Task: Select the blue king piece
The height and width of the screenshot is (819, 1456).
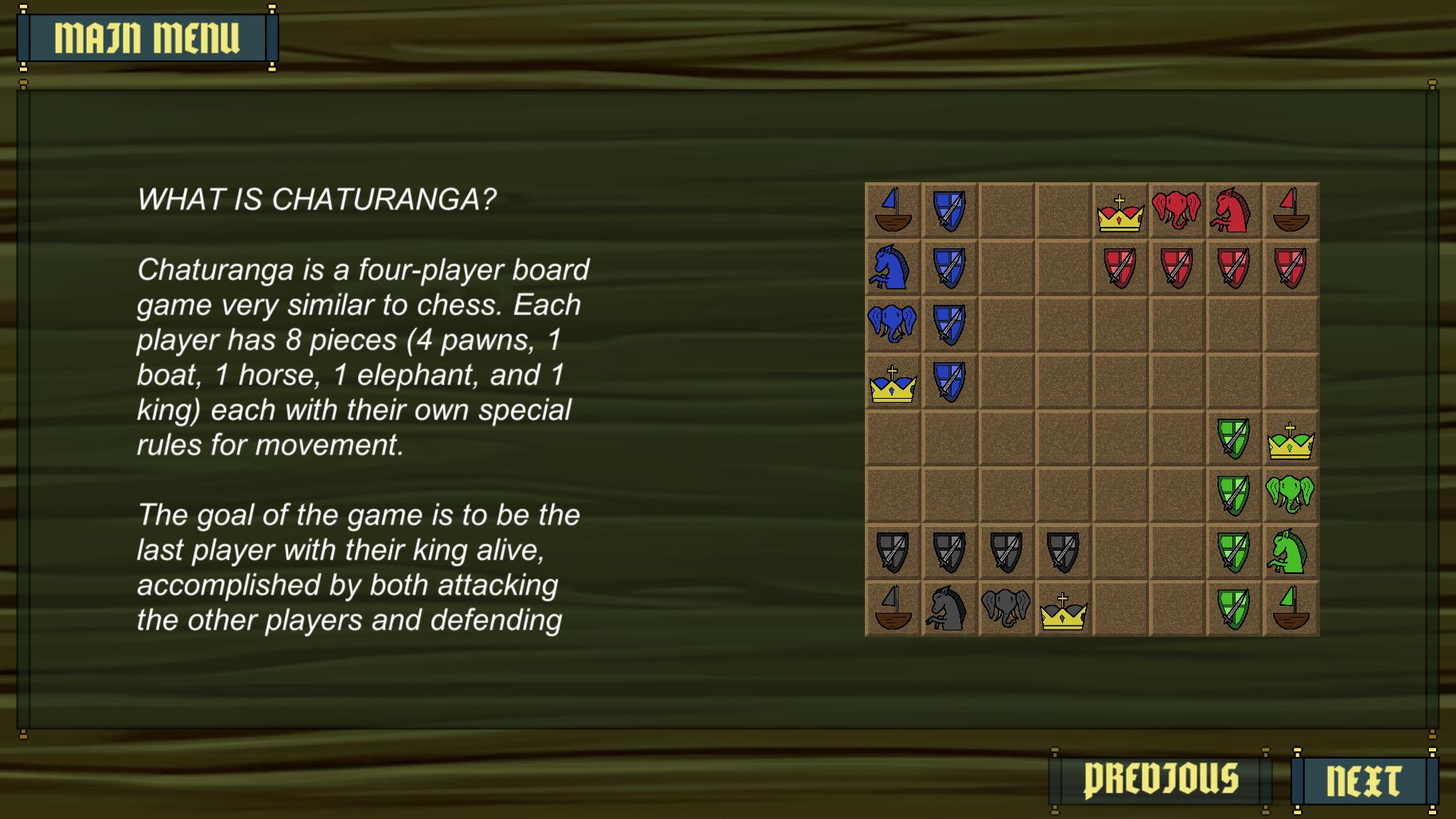Action: [893, 380]
